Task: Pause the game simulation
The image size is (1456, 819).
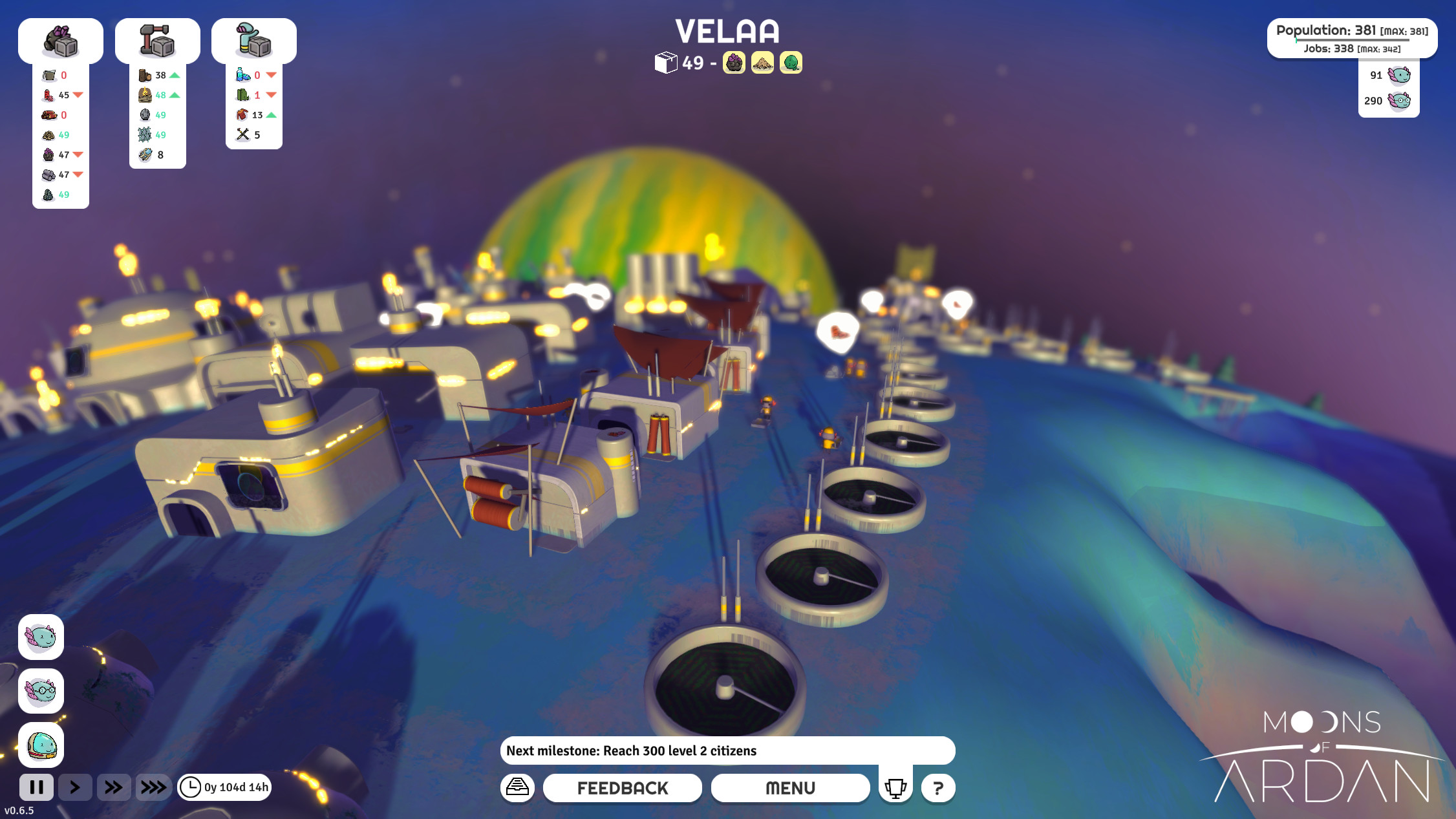Action: click(x=37, y=787)
